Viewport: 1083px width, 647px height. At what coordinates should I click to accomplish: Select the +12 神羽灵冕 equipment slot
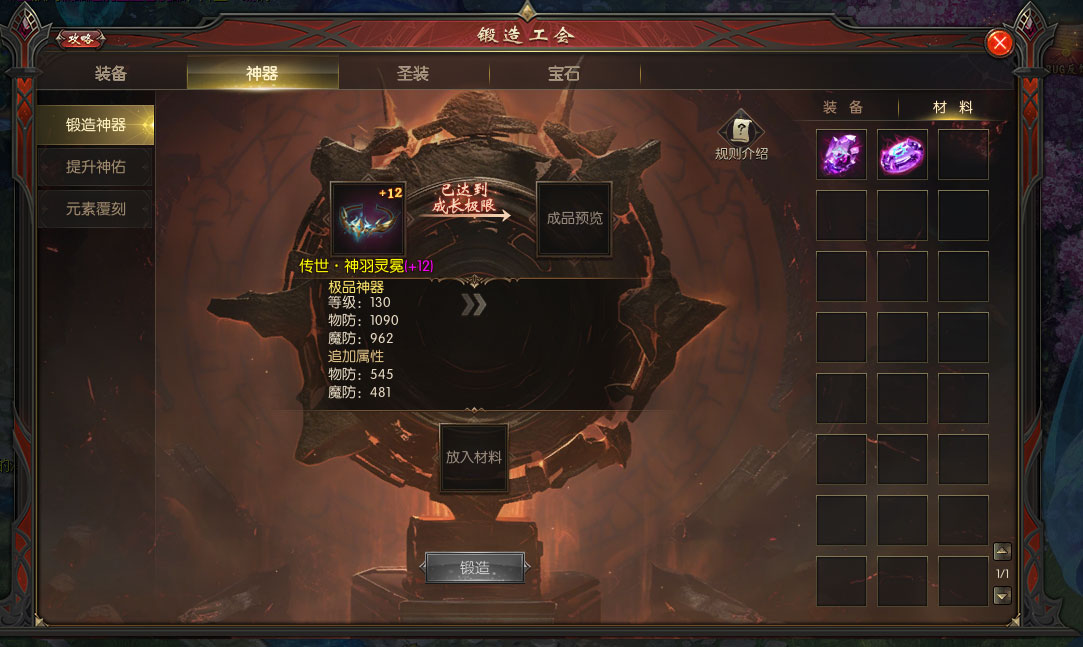coord(367,218)
